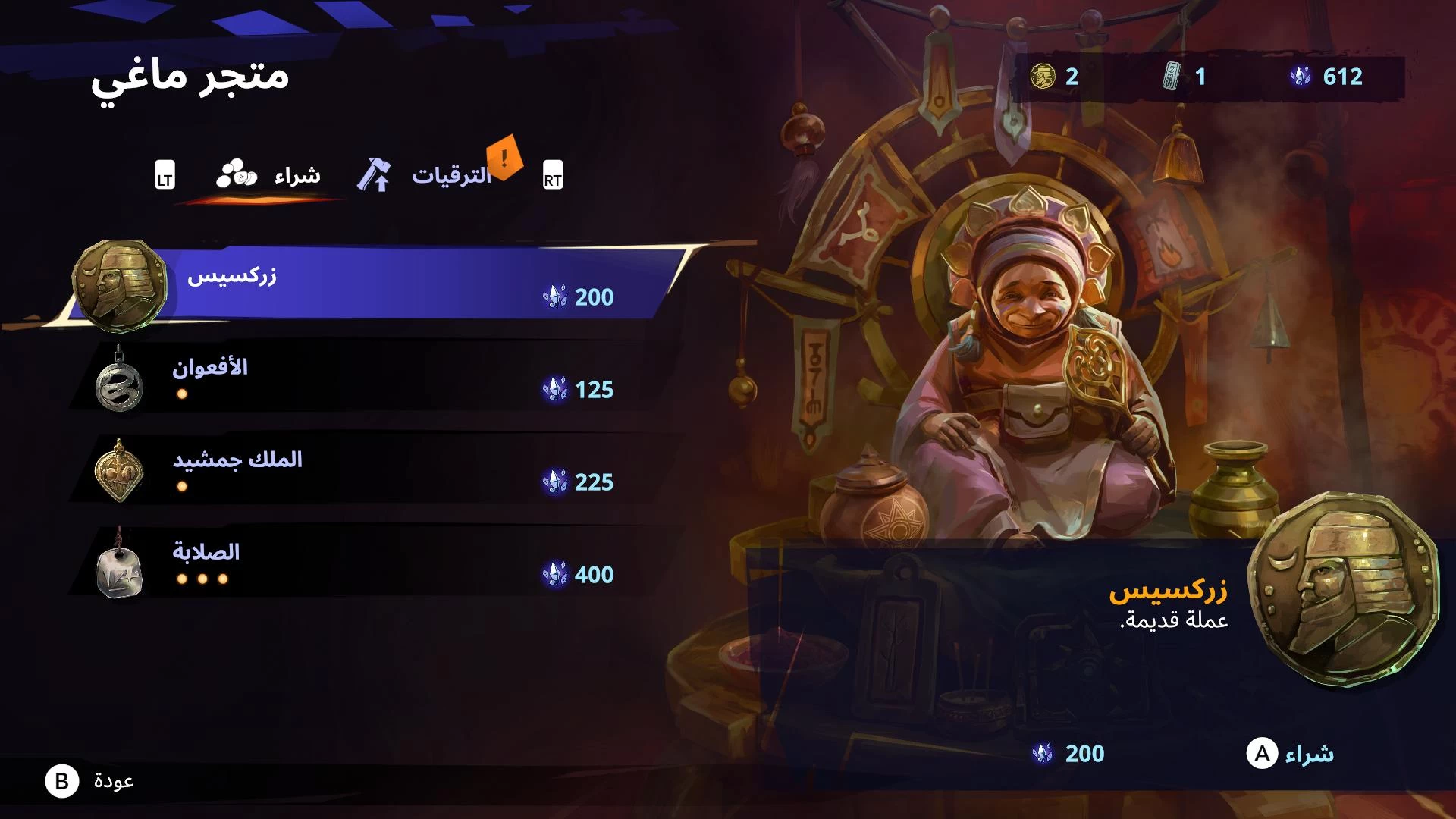Go back with عودة
Screen dimensions: 1456x819
point(91,781)
